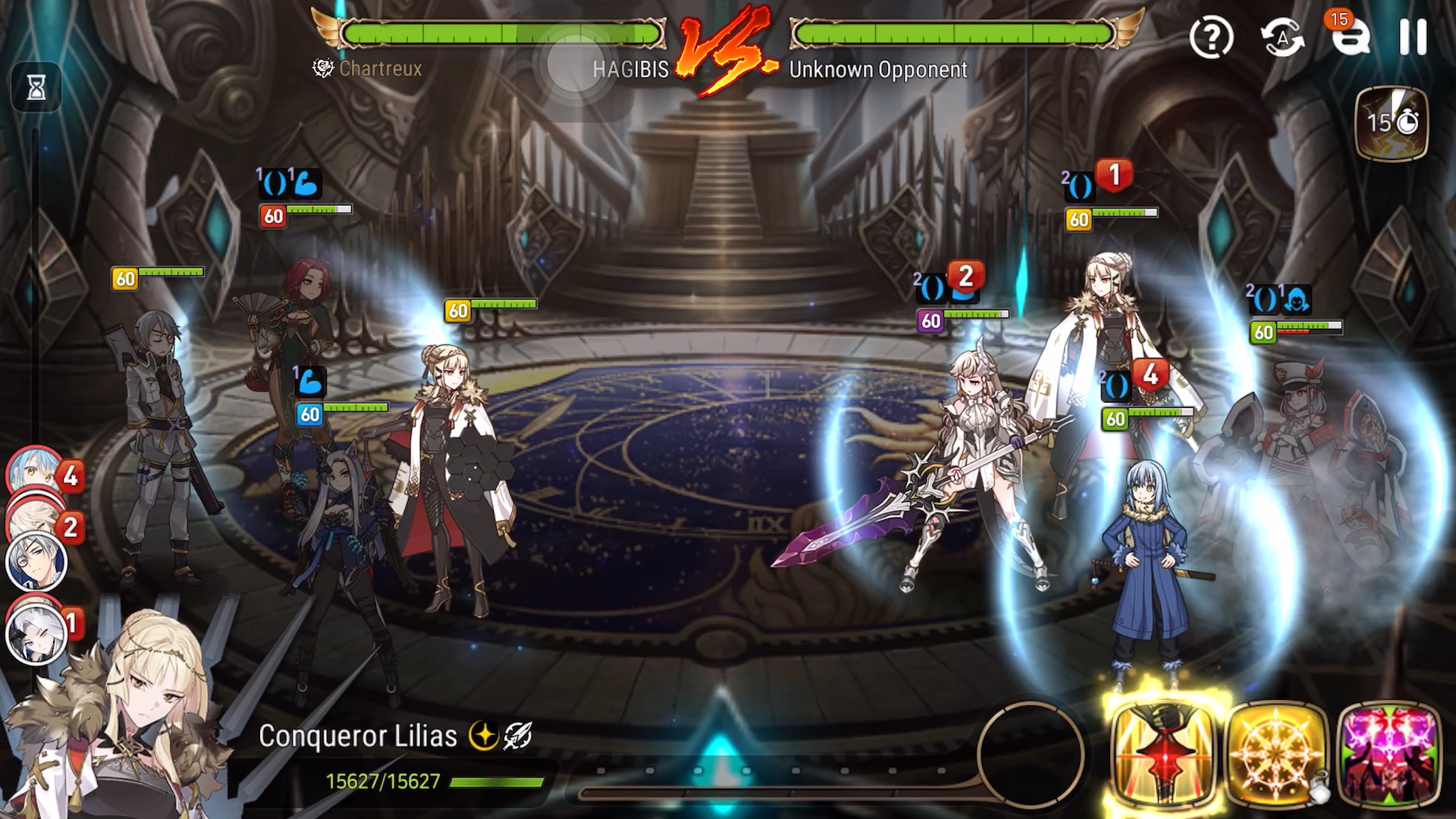Pause the battle
Screen dimensions: 1456x819
1413,36
